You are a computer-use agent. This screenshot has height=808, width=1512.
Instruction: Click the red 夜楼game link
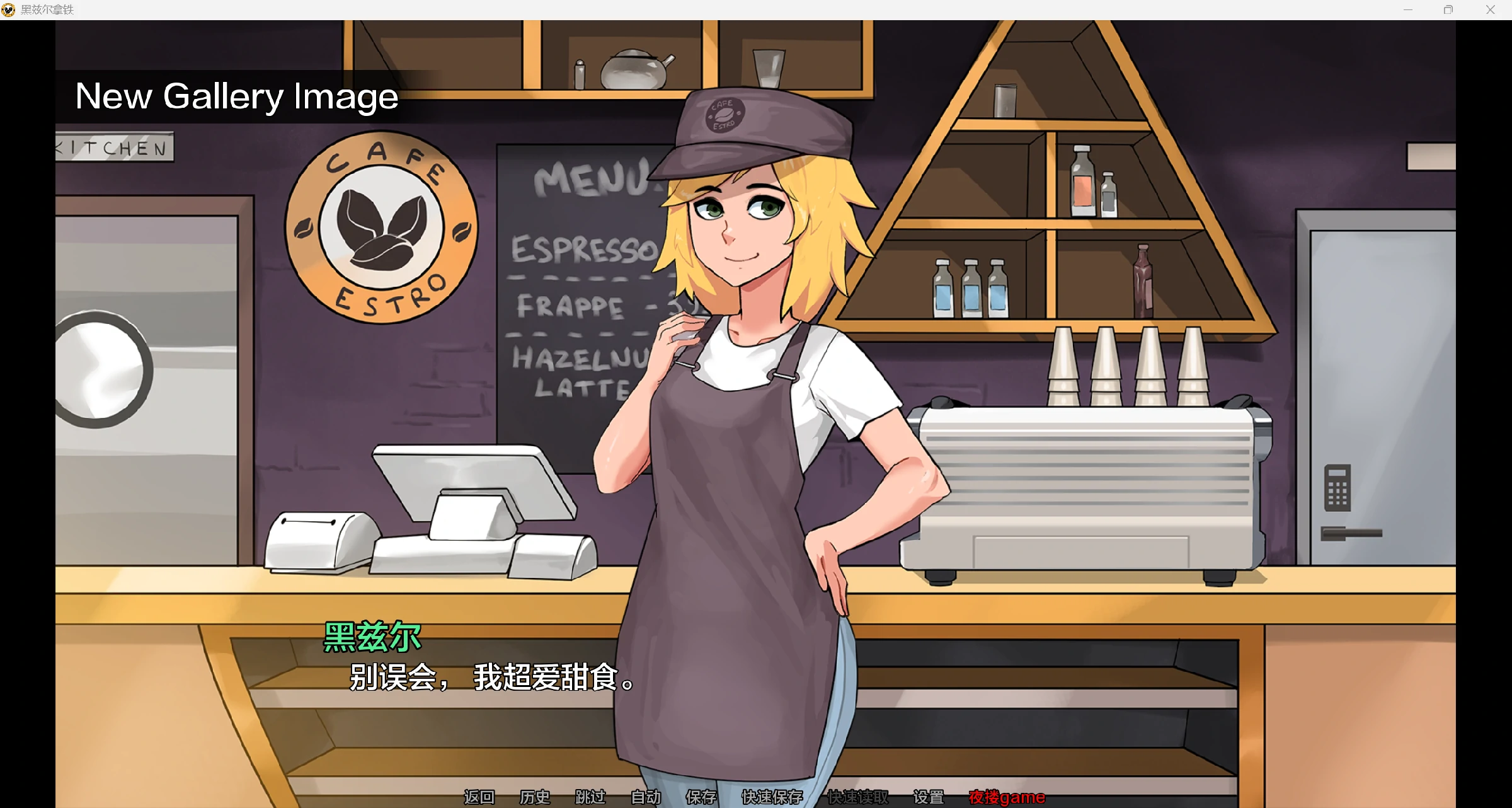(x=1007, y=797)
